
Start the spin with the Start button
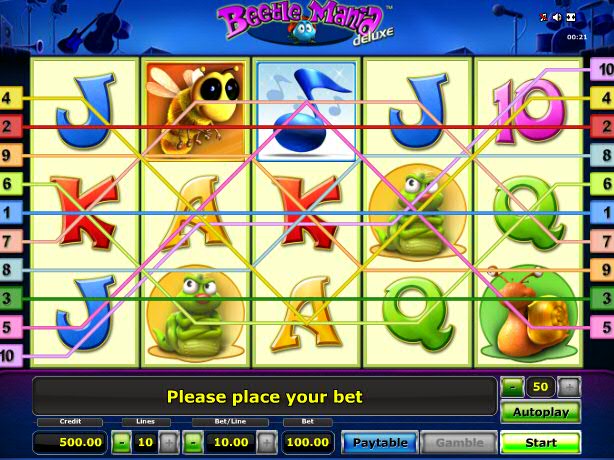tap(540, 441)
